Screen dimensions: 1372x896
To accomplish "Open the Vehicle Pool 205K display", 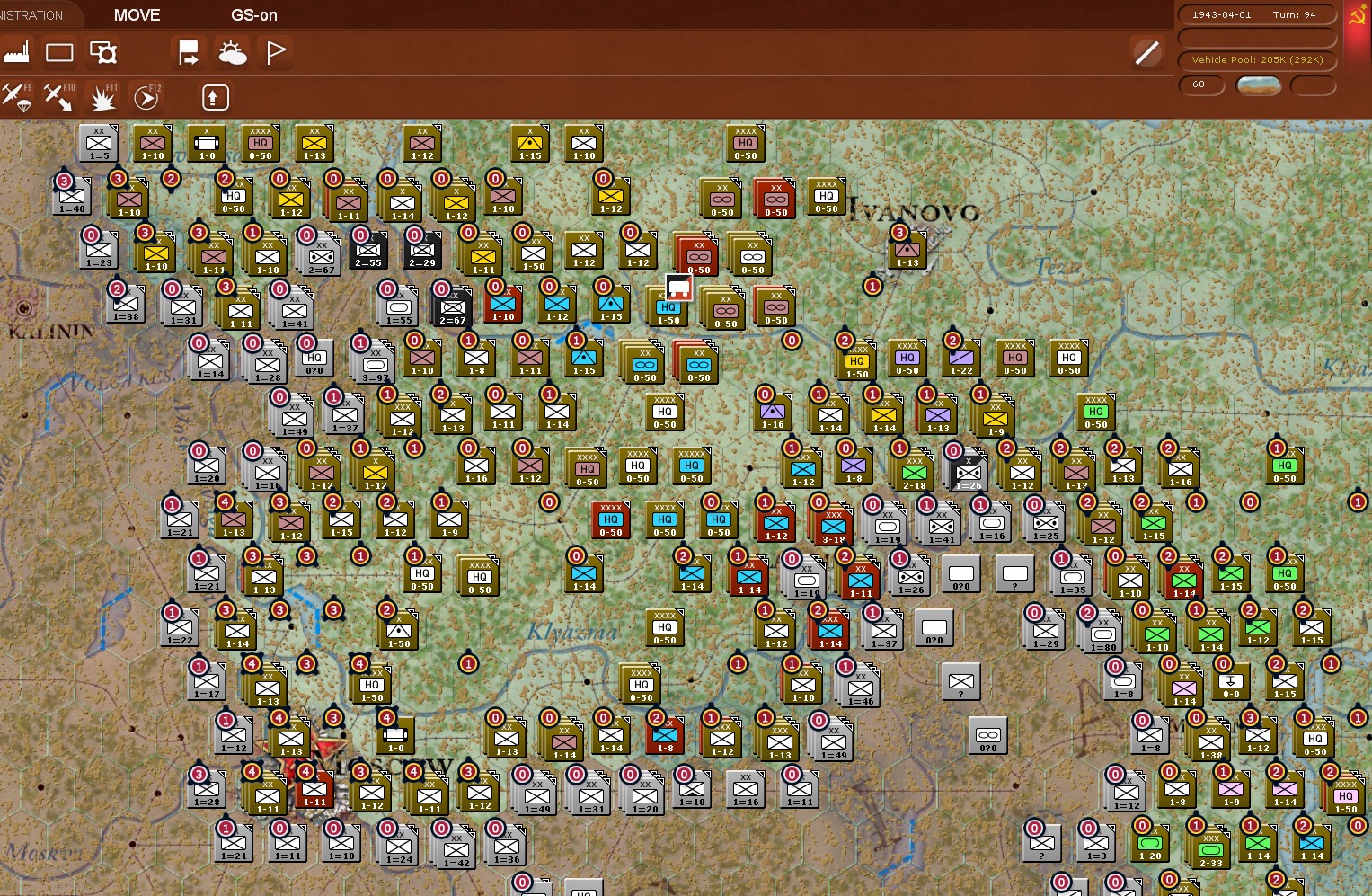I will (1255, 59).
